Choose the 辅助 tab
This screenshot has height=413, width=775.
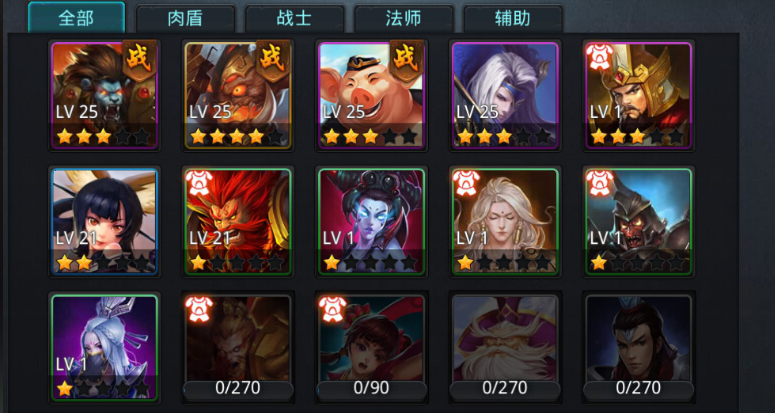(512, 18)
